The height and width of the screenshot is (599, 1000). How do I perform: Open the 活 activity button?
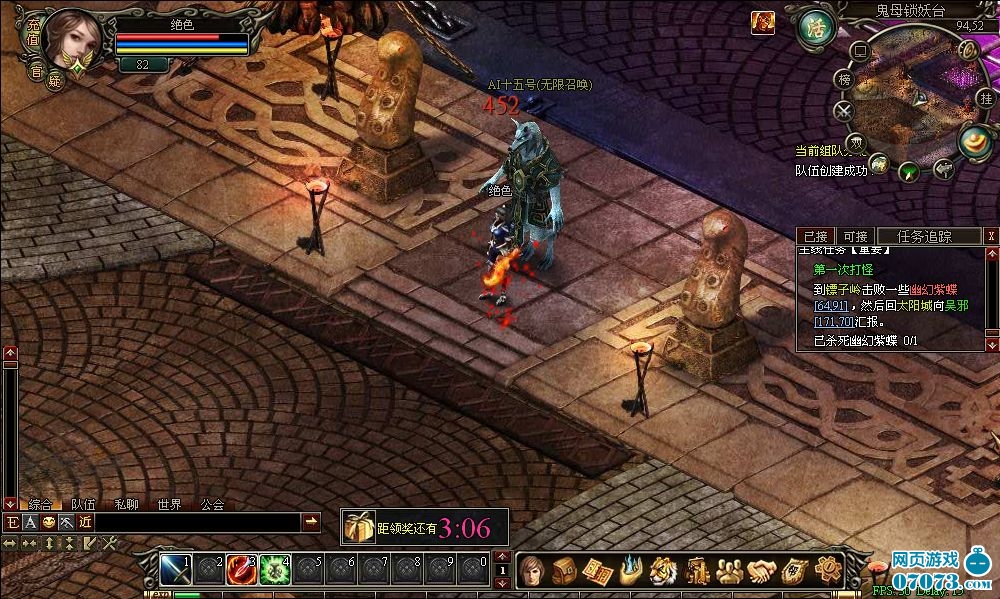click(x=815, y=27)
